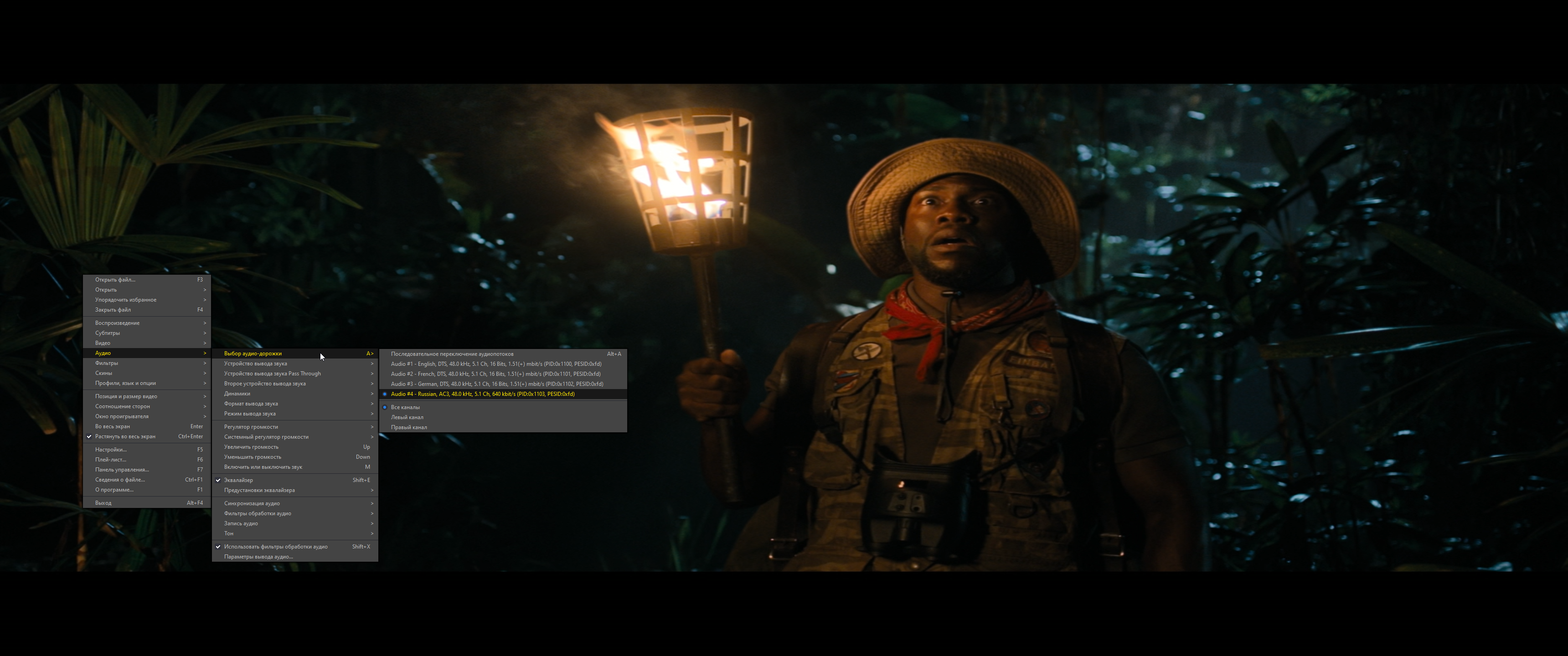Image resolution: width=1568 pixels, height=656 pixels.
Task: Open "Параметры вывода аудио..." settings
Action: (x=258, y=556)
